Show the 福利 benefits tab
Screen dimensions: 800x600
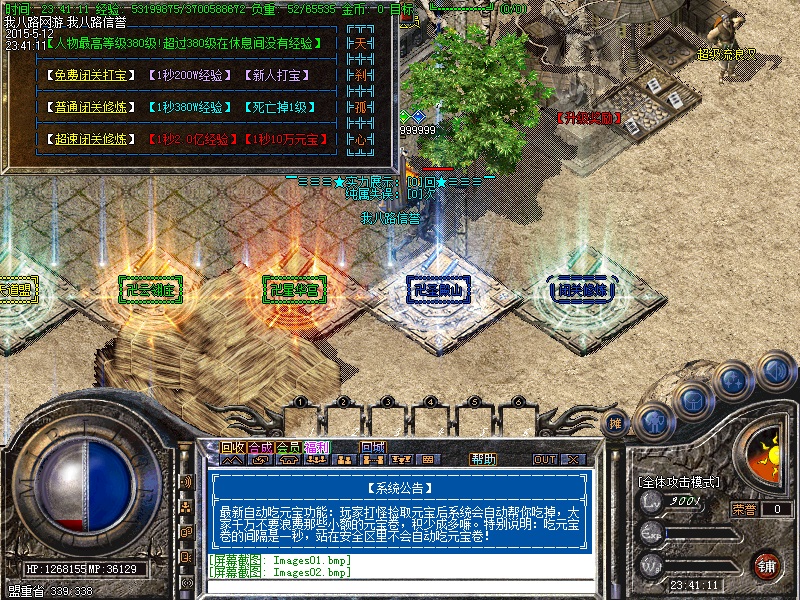pyautogui.click(x=316, y=447)
